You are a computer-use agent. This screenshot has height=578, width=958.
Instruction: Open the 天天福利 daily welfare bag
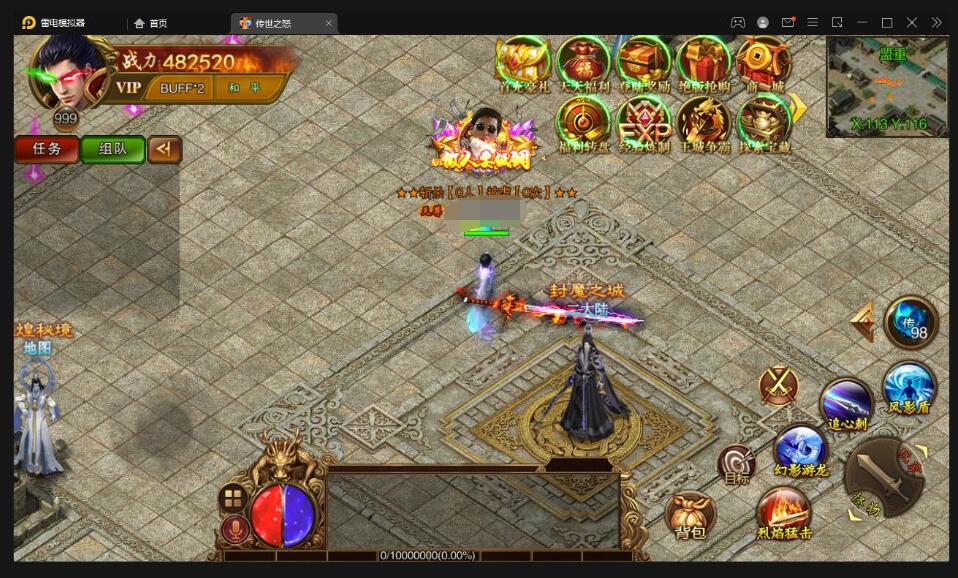(x=583, y=62)
